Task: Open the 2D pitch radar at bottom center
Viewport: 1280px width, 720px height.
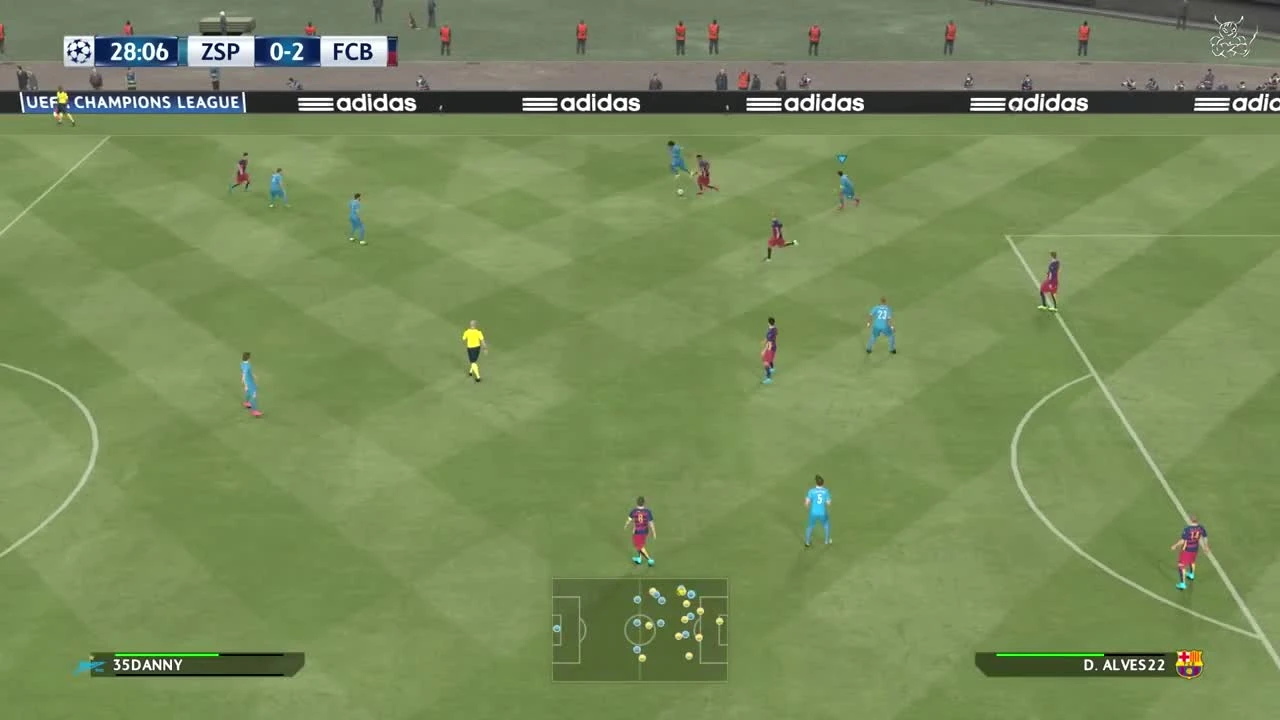Action: point(639,628)
